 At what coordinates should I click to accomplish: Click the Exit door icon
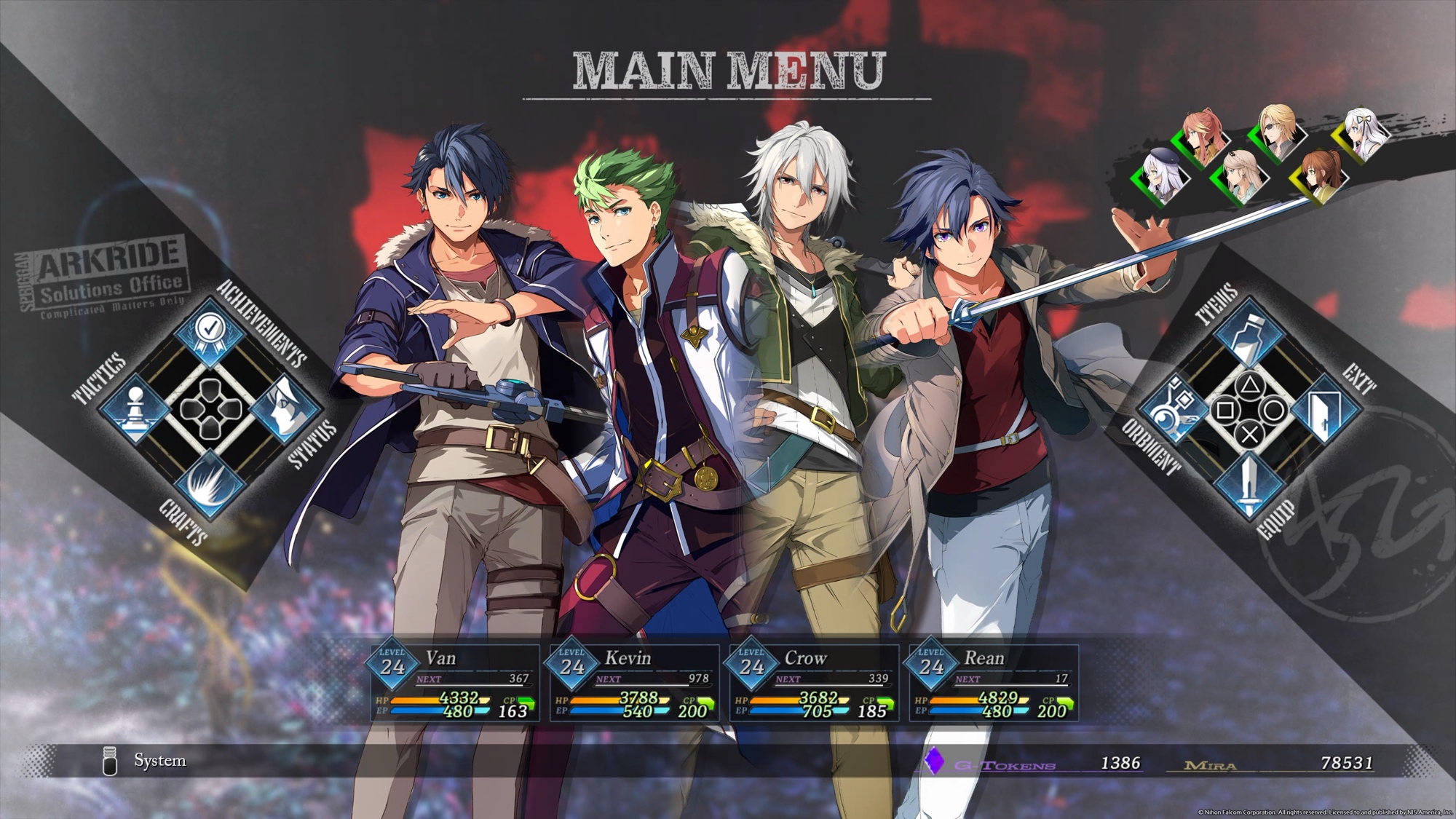(x=1324, y=410)
